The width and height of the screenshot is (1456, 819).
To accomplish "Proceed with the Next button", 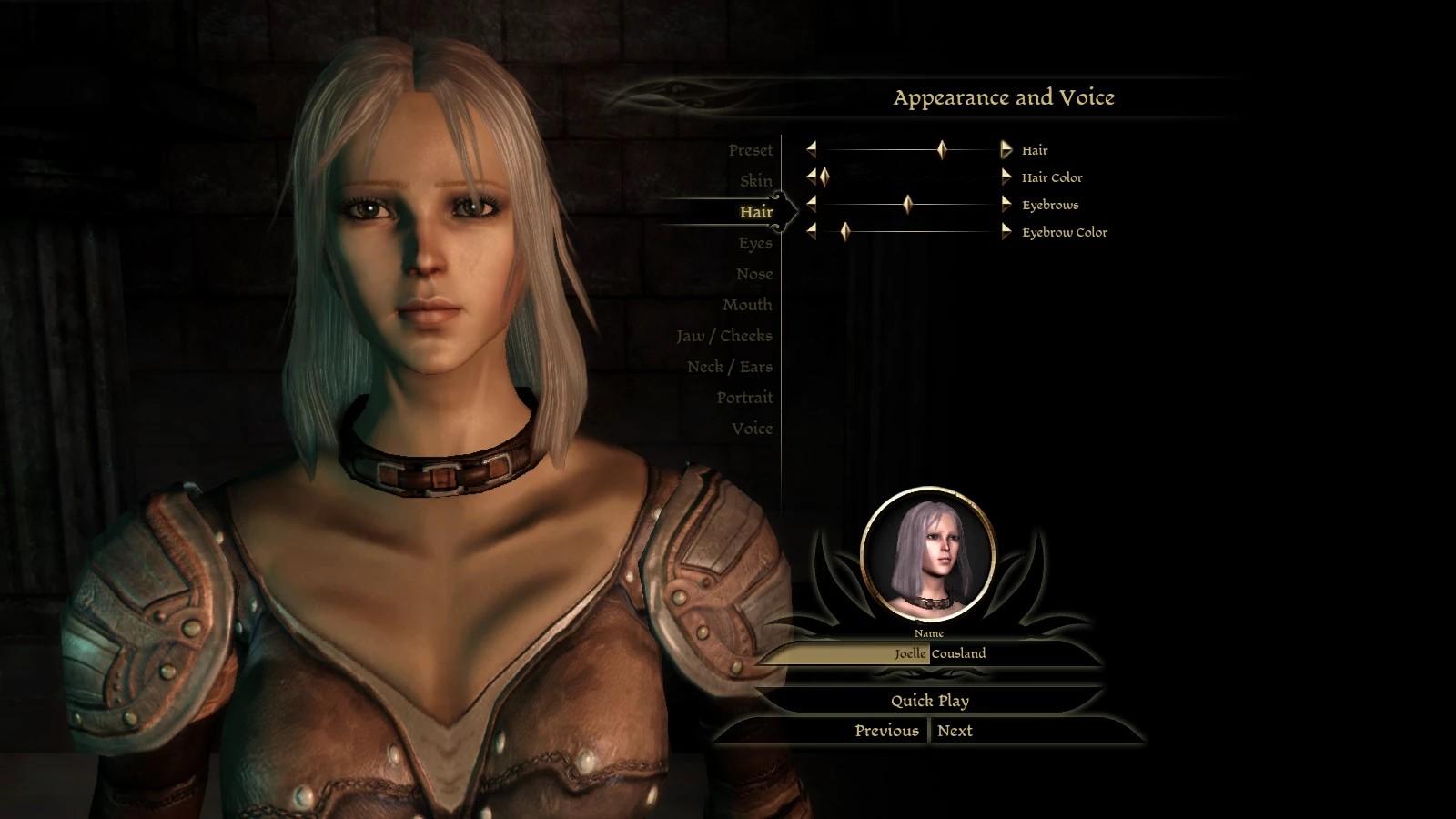I will click(x=955, y=731).
